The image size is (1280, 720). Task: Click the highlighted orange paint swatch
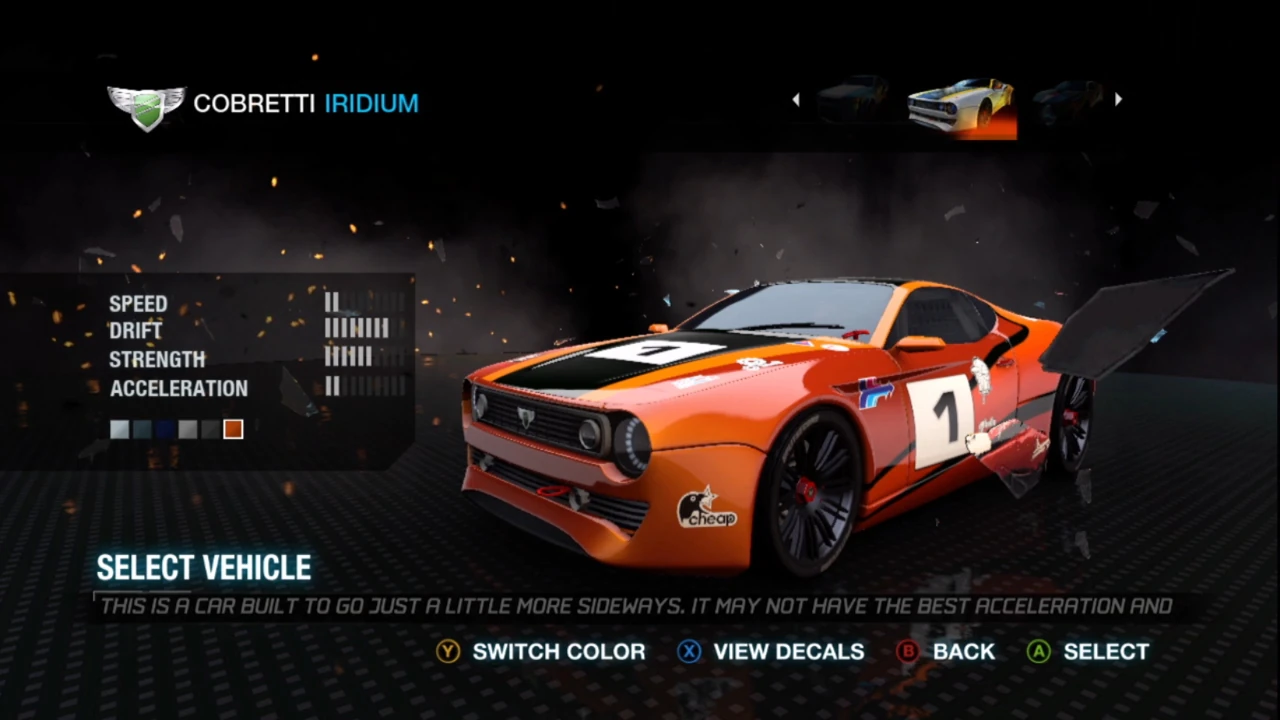click(233, 429)
